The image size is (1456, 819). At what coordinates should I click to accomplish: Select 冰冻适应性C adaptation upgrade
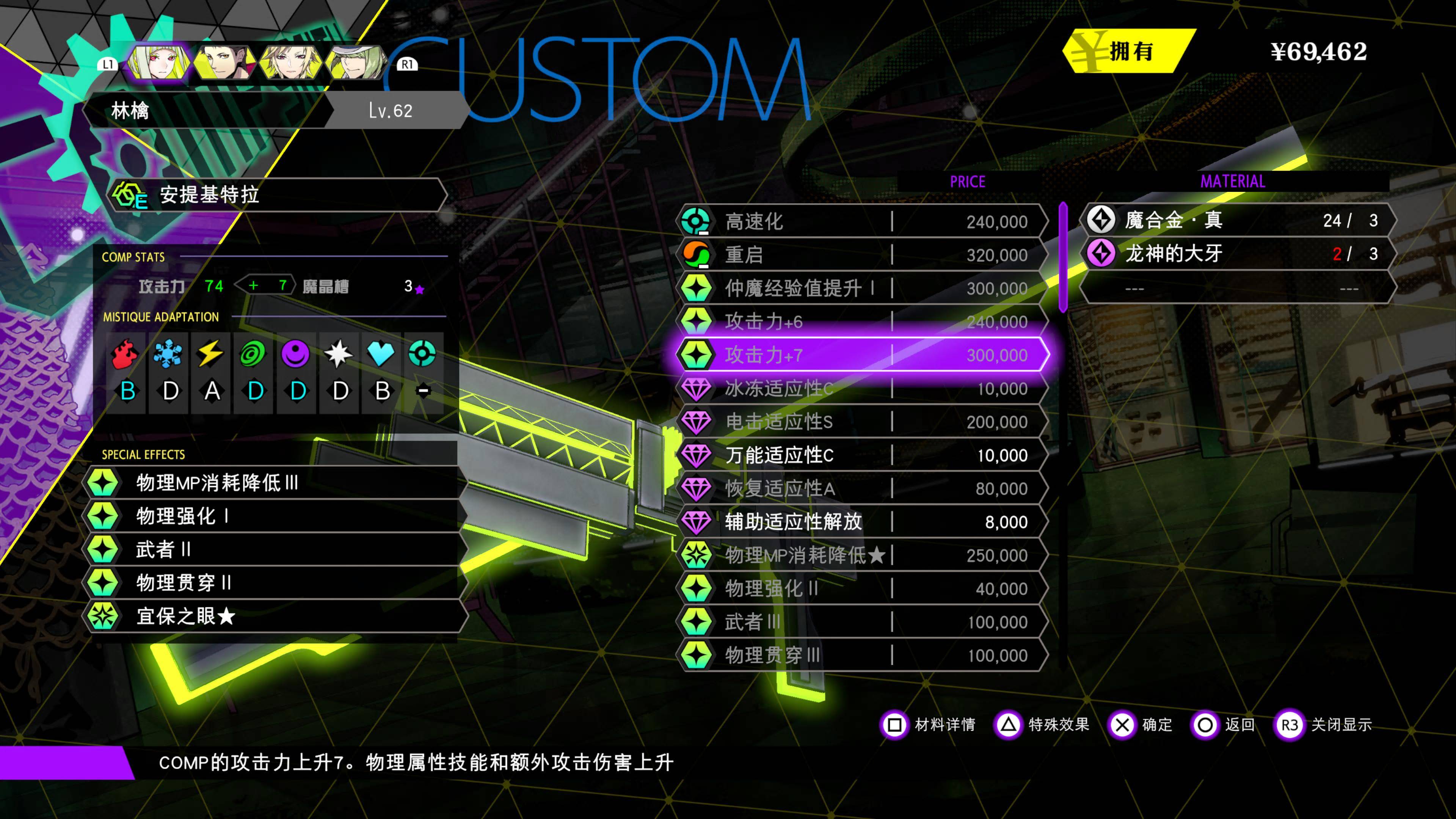[862, 388]
